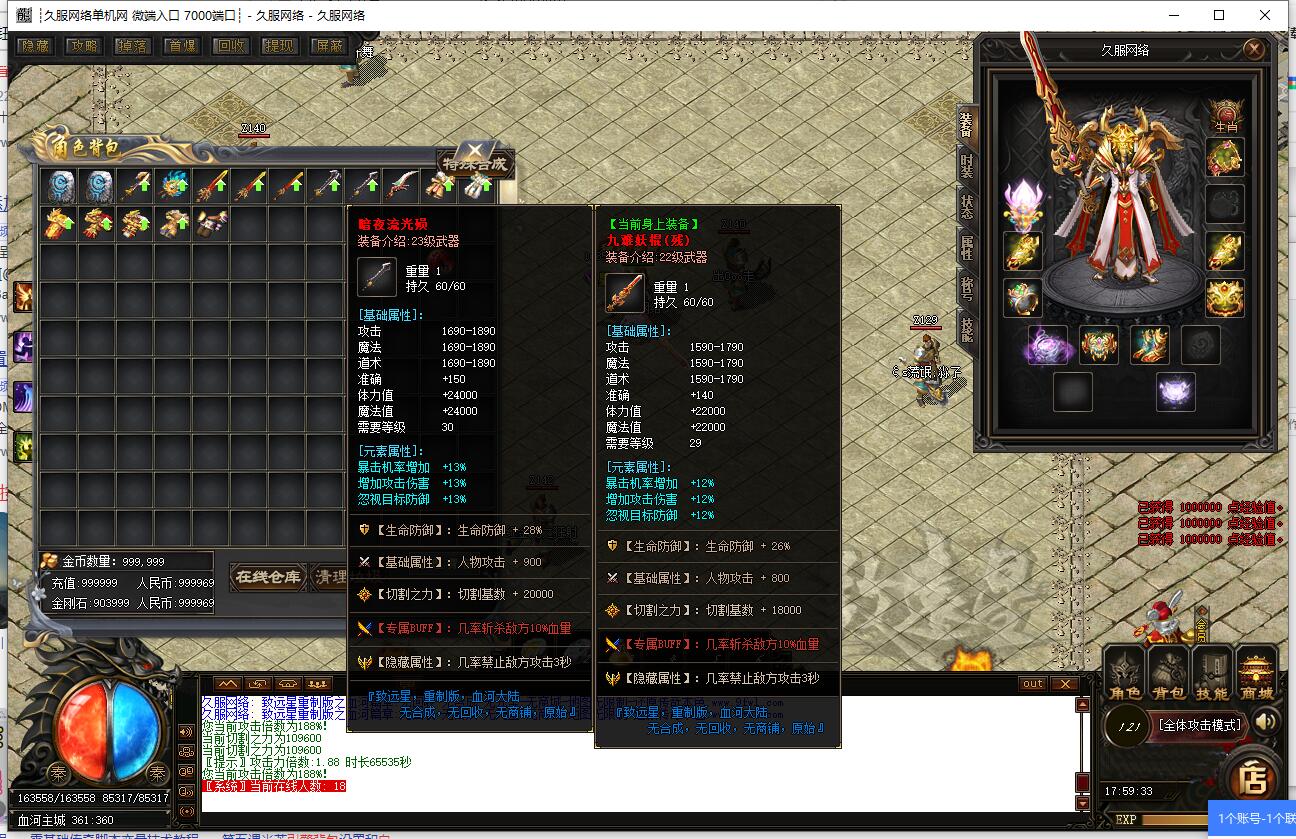Open the 在线仓库 online warehouse
1296x839 pixels.
click(267, 577)
